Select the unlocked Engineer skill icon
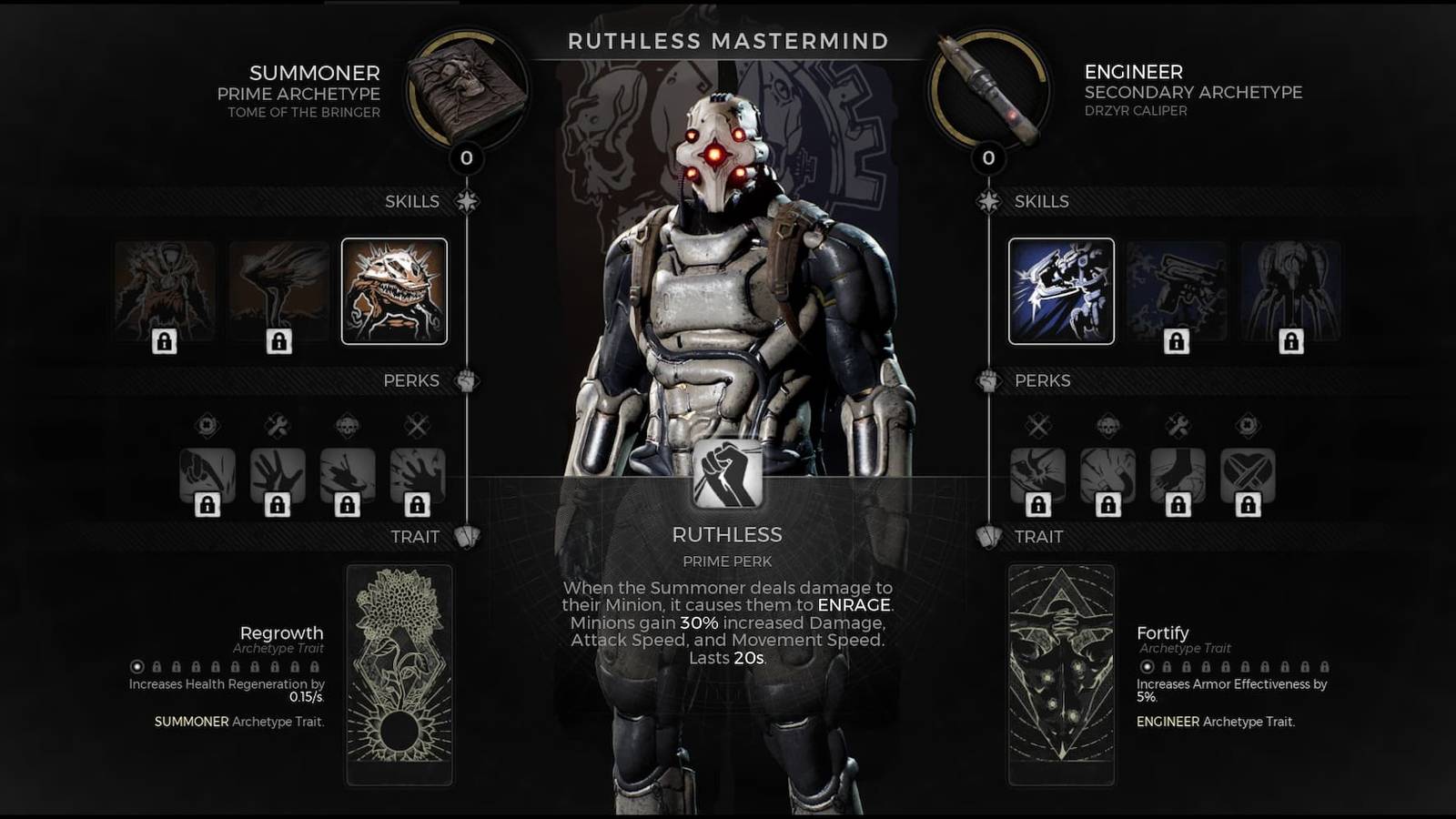The width and height of the screenshot is (1456, 819). pos(1061,291)
